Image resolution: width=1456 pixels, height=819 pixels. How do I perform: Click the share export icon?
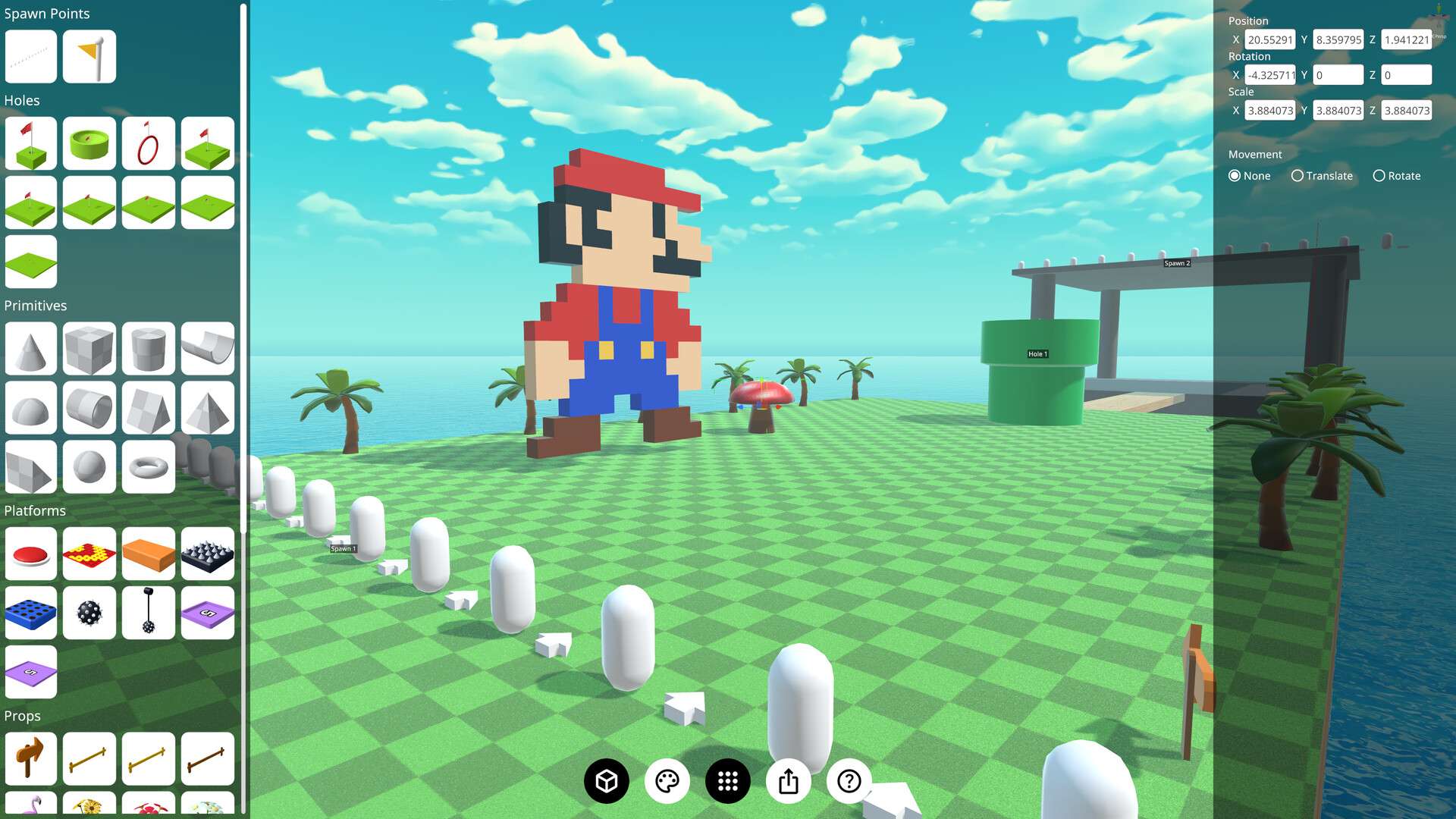click(x=789, y=780)
